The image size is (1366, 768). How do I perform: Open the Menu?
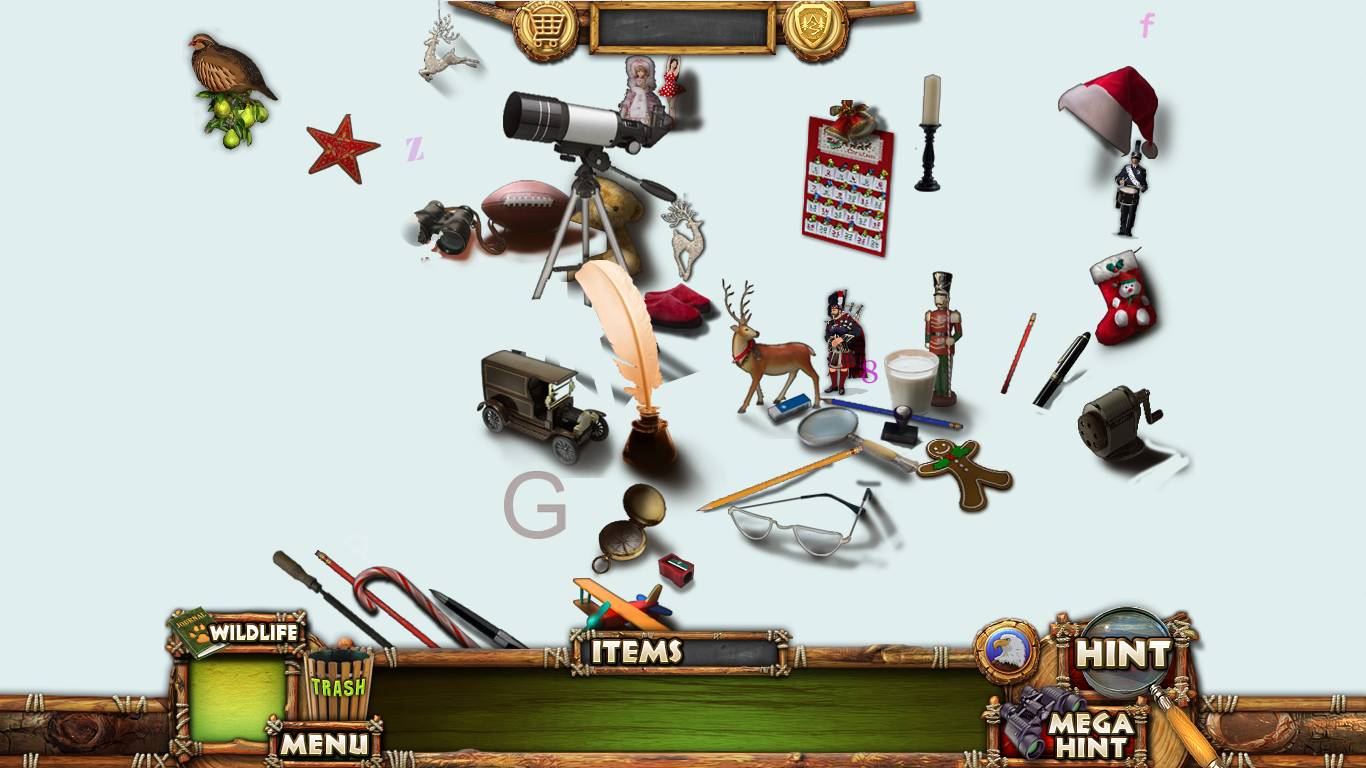[323, 743]
